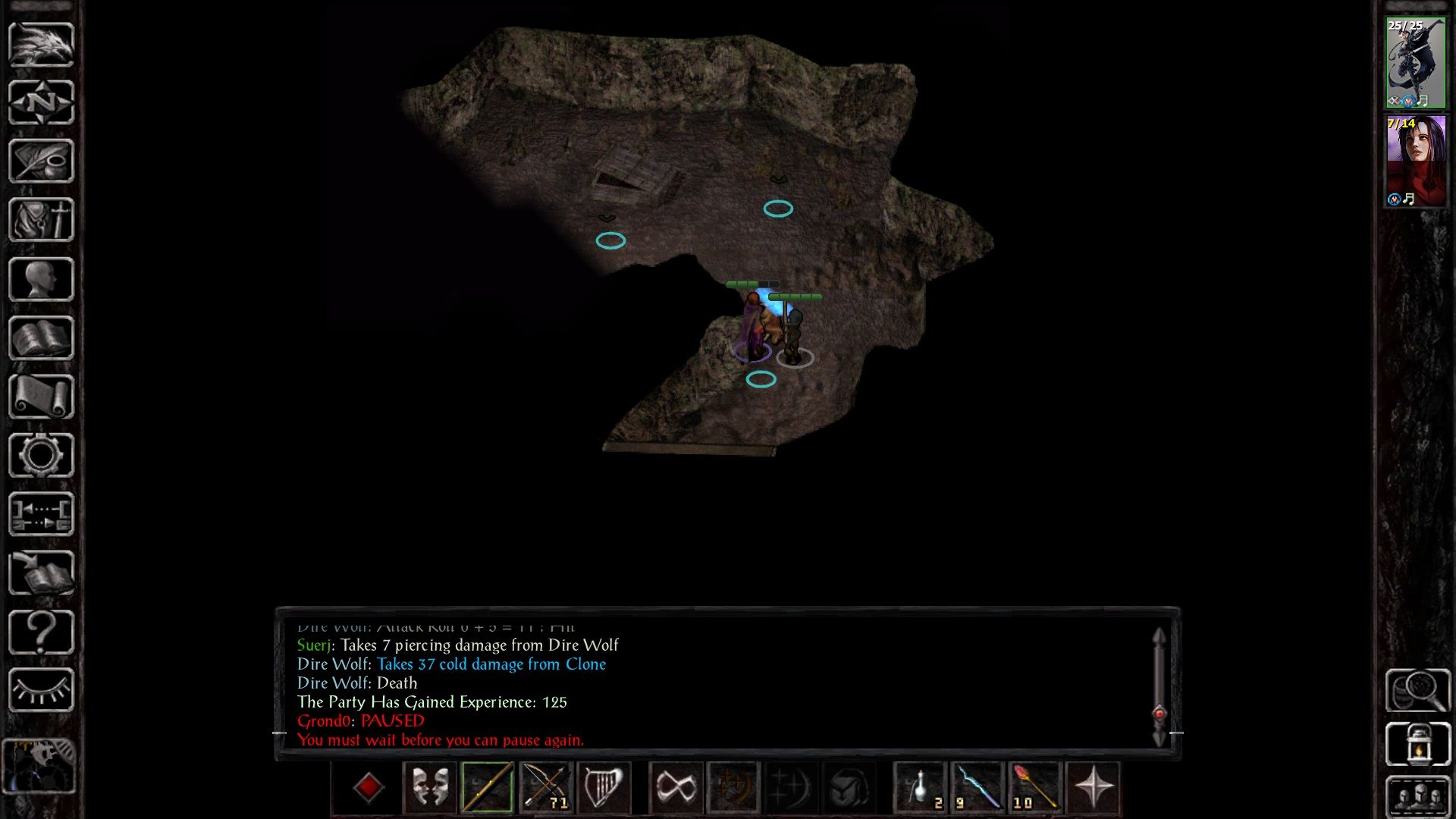This screenshot has height=819, width=1456.
Task: Select all party members button
Action: 1417,796
